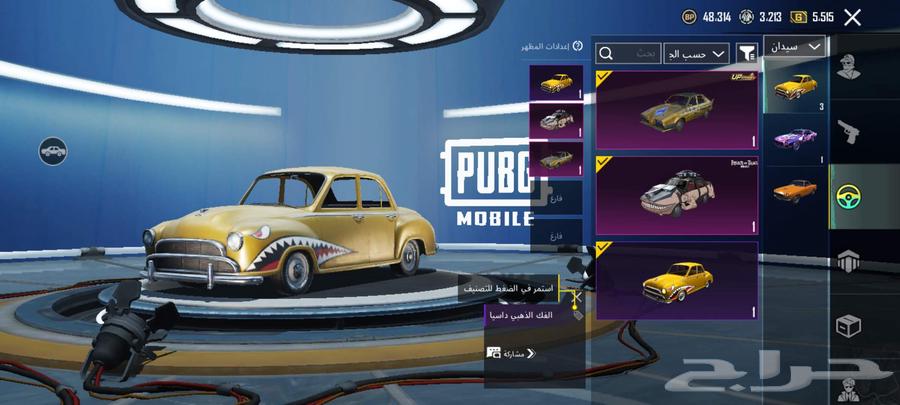Open the sedan vehicle type dropdown
This screenshot has height=405, width=900.
tap(795, 46)
